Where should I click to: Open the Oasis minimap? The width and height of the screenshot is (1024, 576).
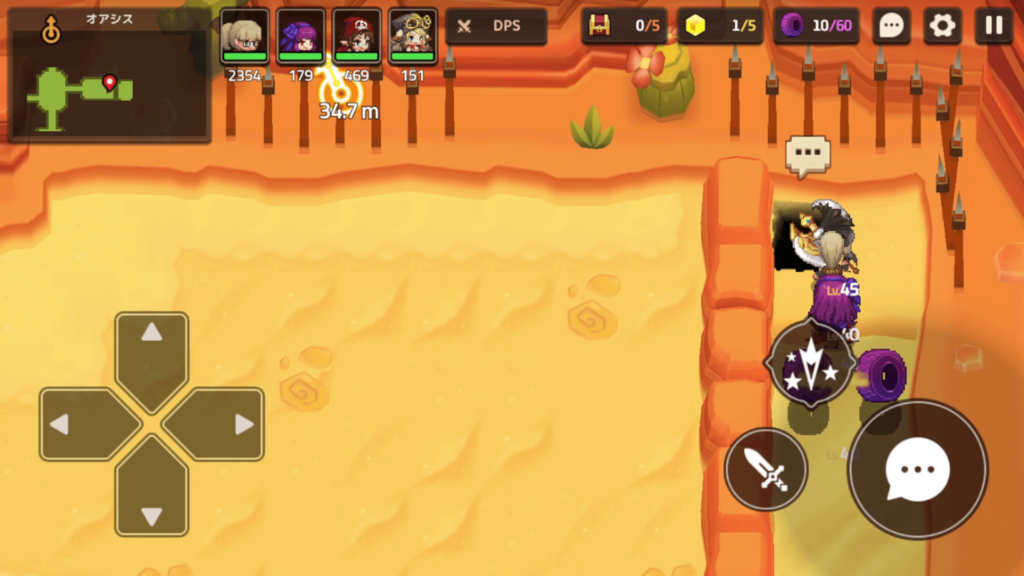(109, 76)
